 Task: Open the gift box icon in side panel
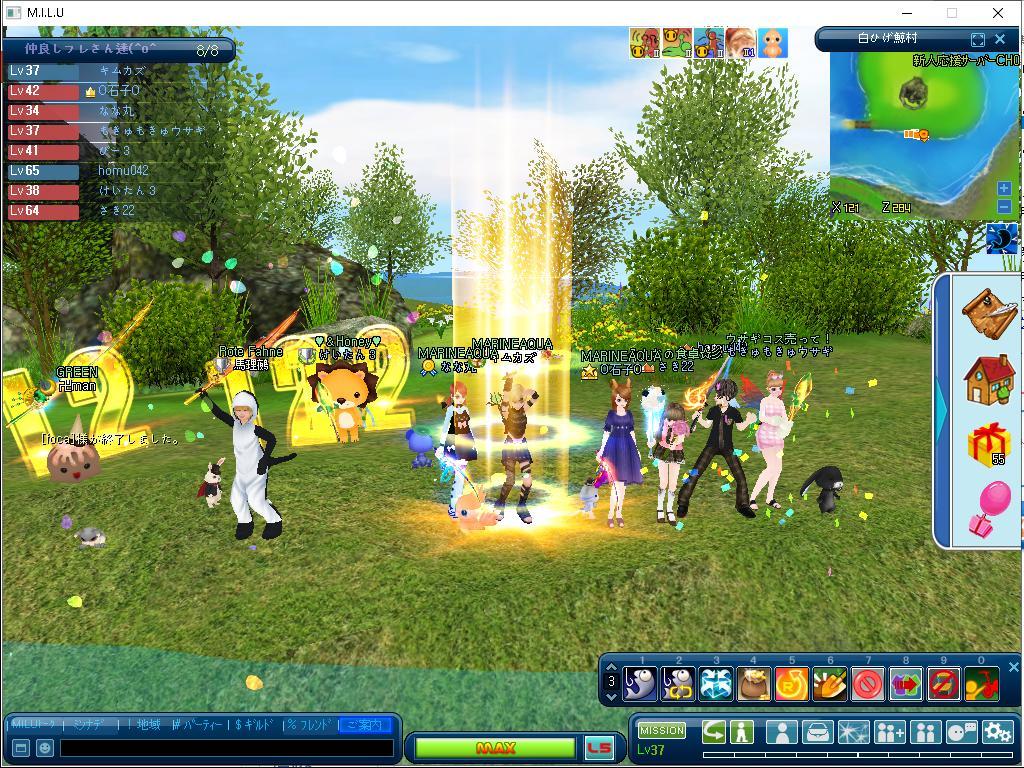(989, 443)
